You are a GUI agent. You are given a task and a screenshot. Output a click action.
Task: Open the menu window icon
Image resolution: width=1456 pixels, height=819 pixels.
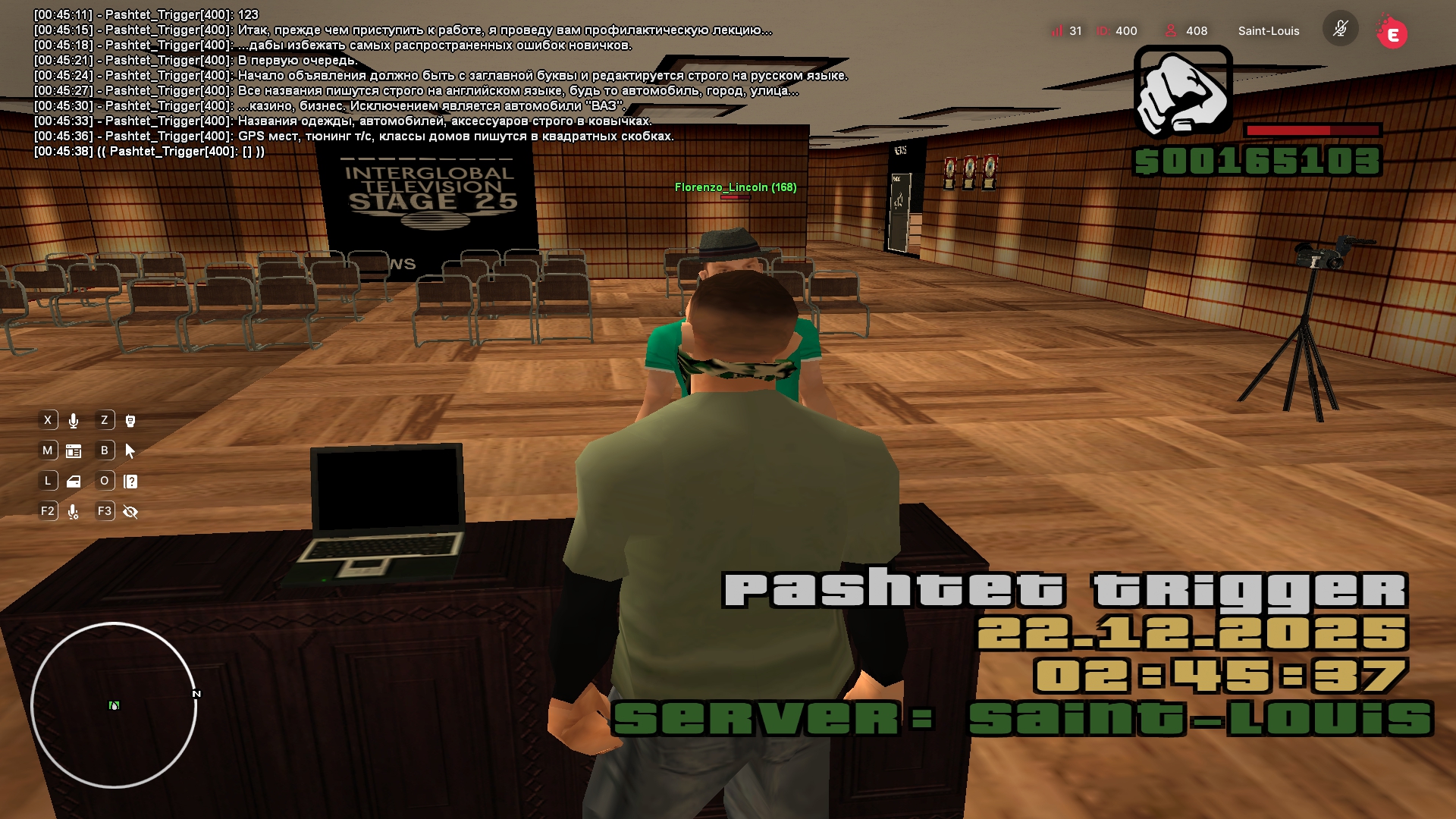[74, 451]
